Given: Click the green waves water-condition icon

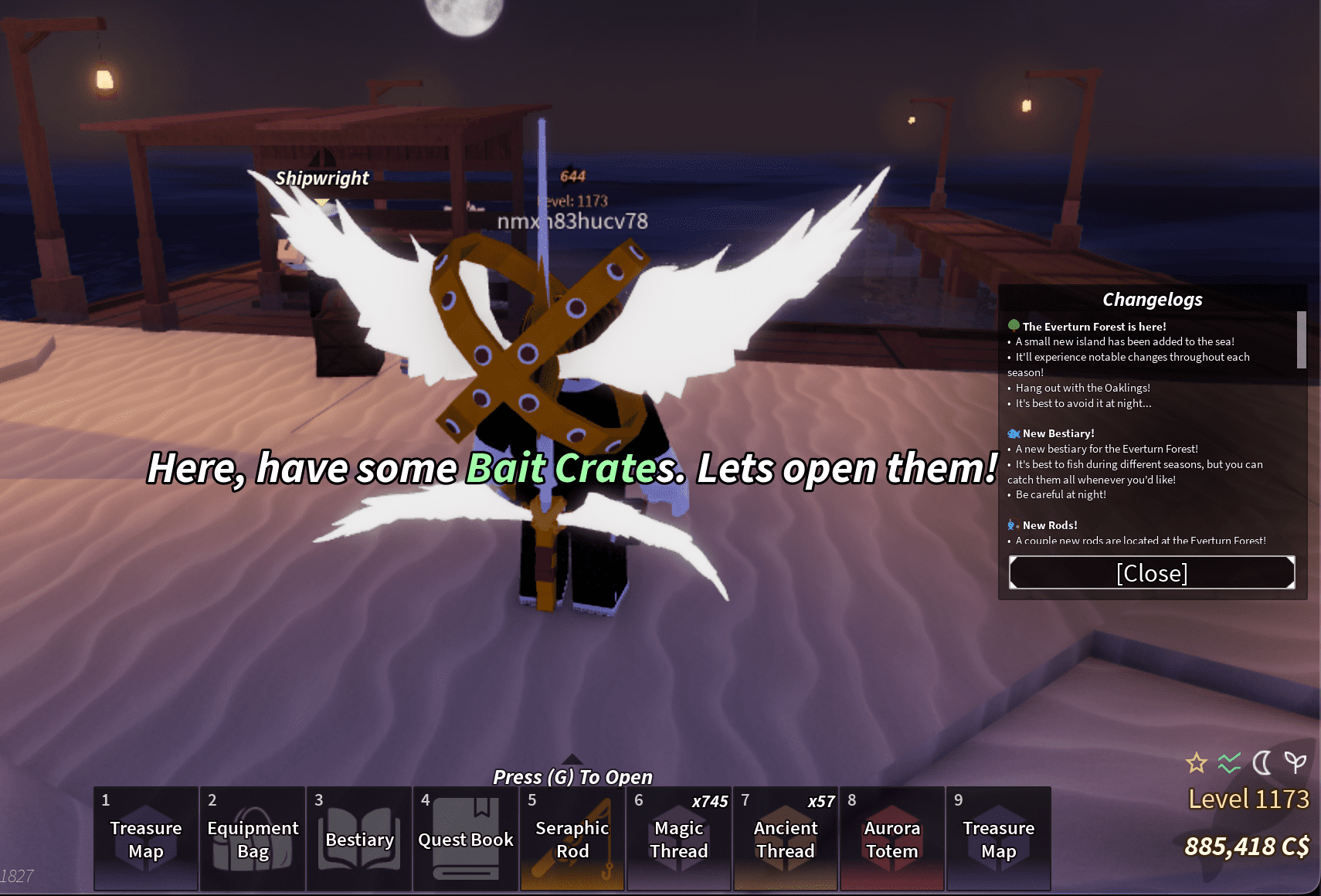Looking at the screenshot, I should pos(1230,763).
